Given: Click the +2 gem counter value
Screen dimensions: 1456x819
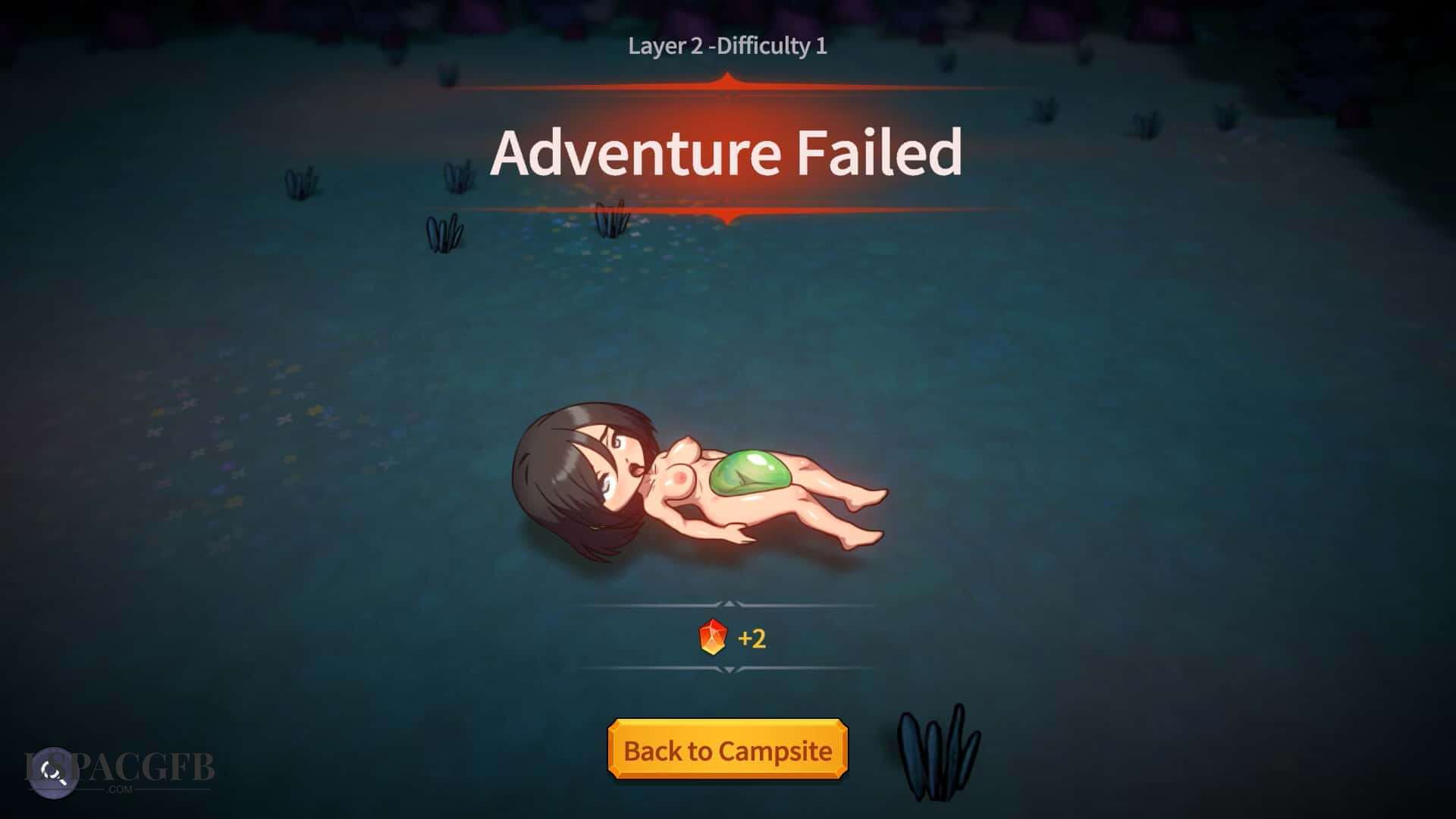Looking at the screenshot, I should click(752, 639).
